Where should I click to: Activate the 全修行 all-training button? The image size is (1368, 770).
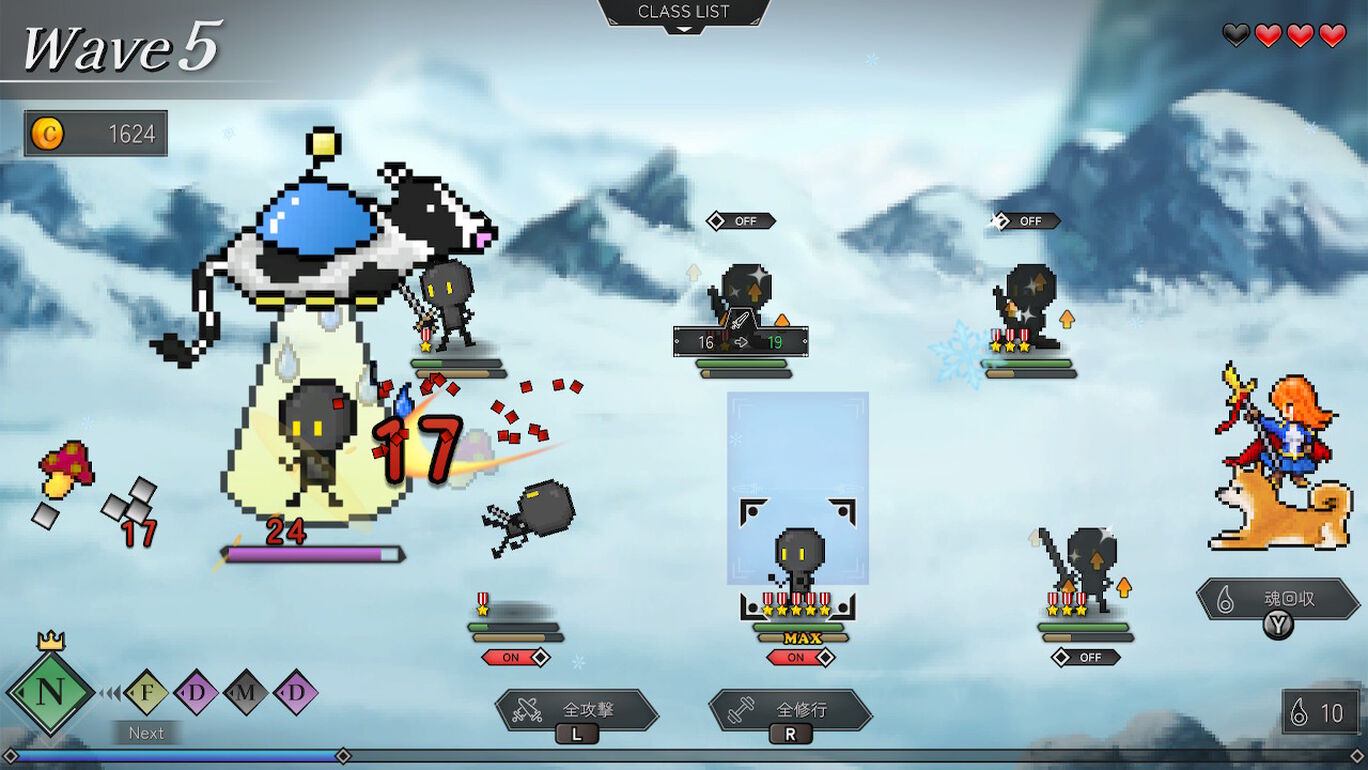790,710
